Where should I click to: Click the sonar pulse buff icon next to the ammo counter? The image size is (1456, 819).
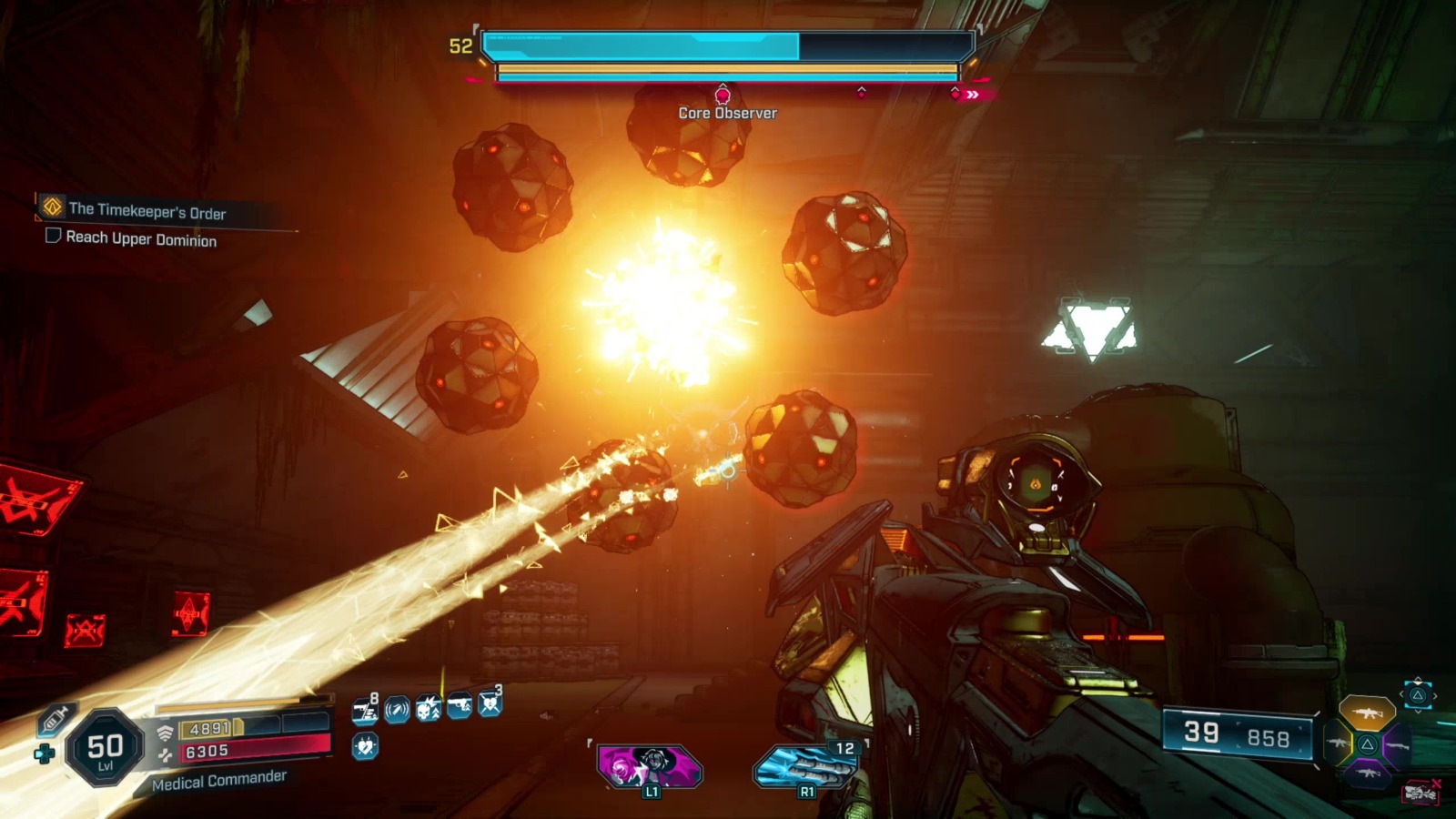click(x=396, y=709)
